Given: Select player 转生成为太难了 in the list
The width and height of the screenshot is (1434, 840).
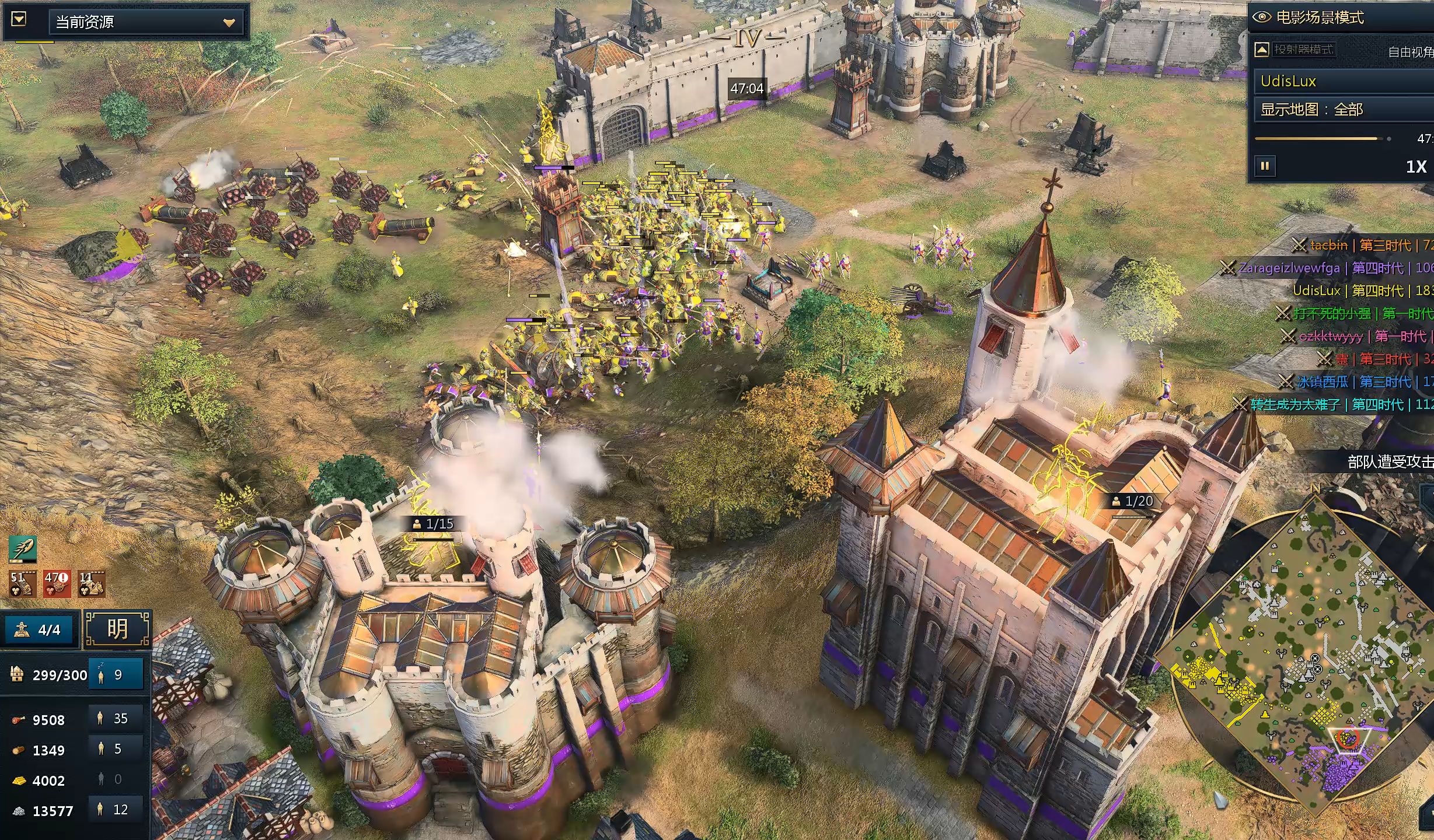Looking at the screenshot, I should pos(1295,404).
